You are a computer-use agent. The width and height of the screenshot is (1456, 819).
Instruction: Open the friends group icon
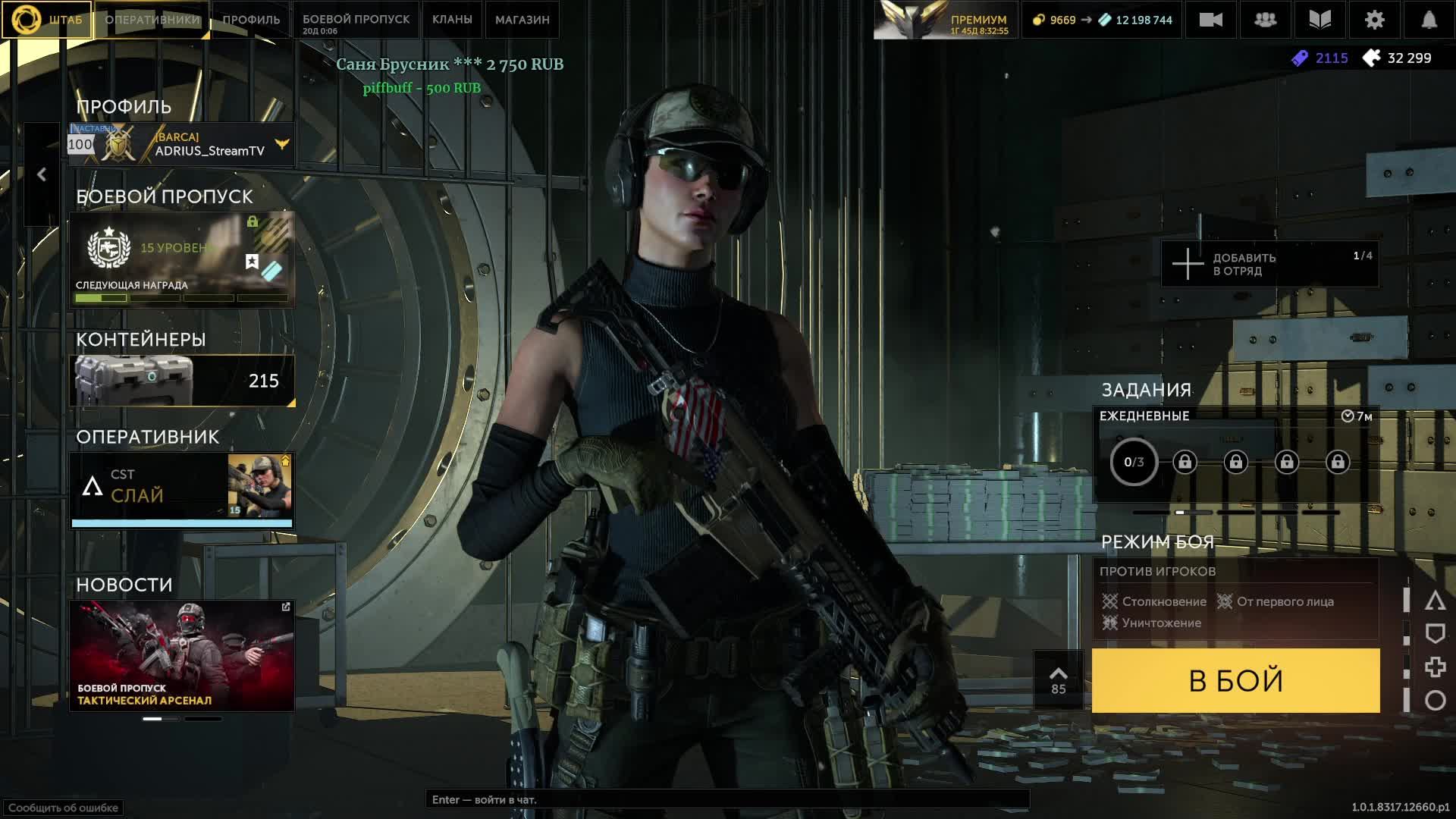(1265, 20)
